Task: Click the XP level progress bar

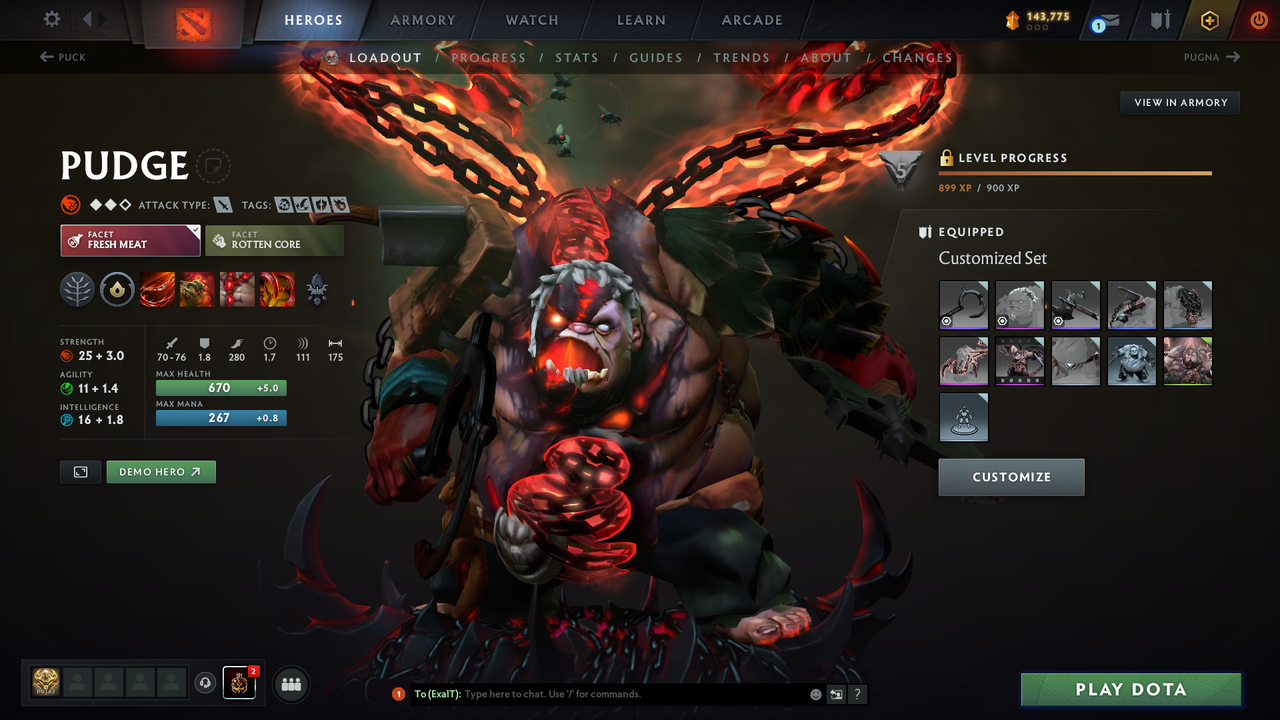Action: click(1075, 172)
